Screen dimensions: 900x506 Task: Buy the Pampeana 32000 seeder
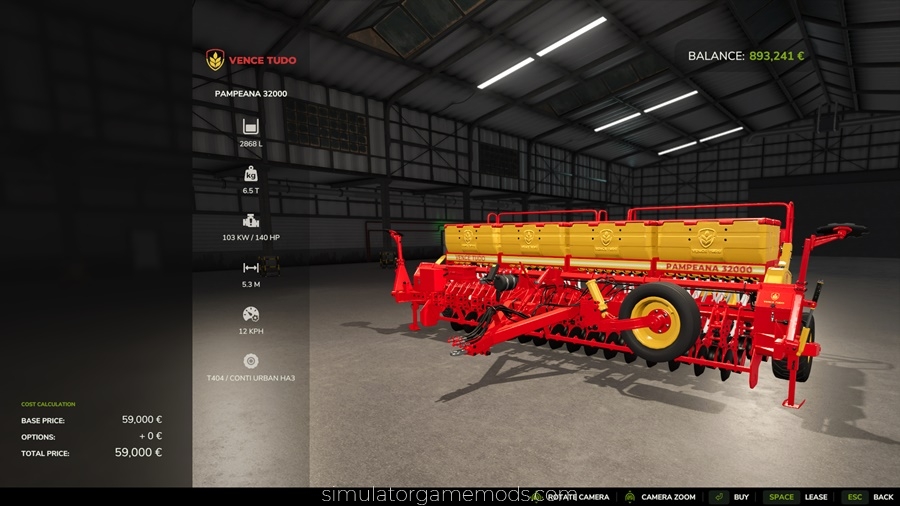pos(740,497)
